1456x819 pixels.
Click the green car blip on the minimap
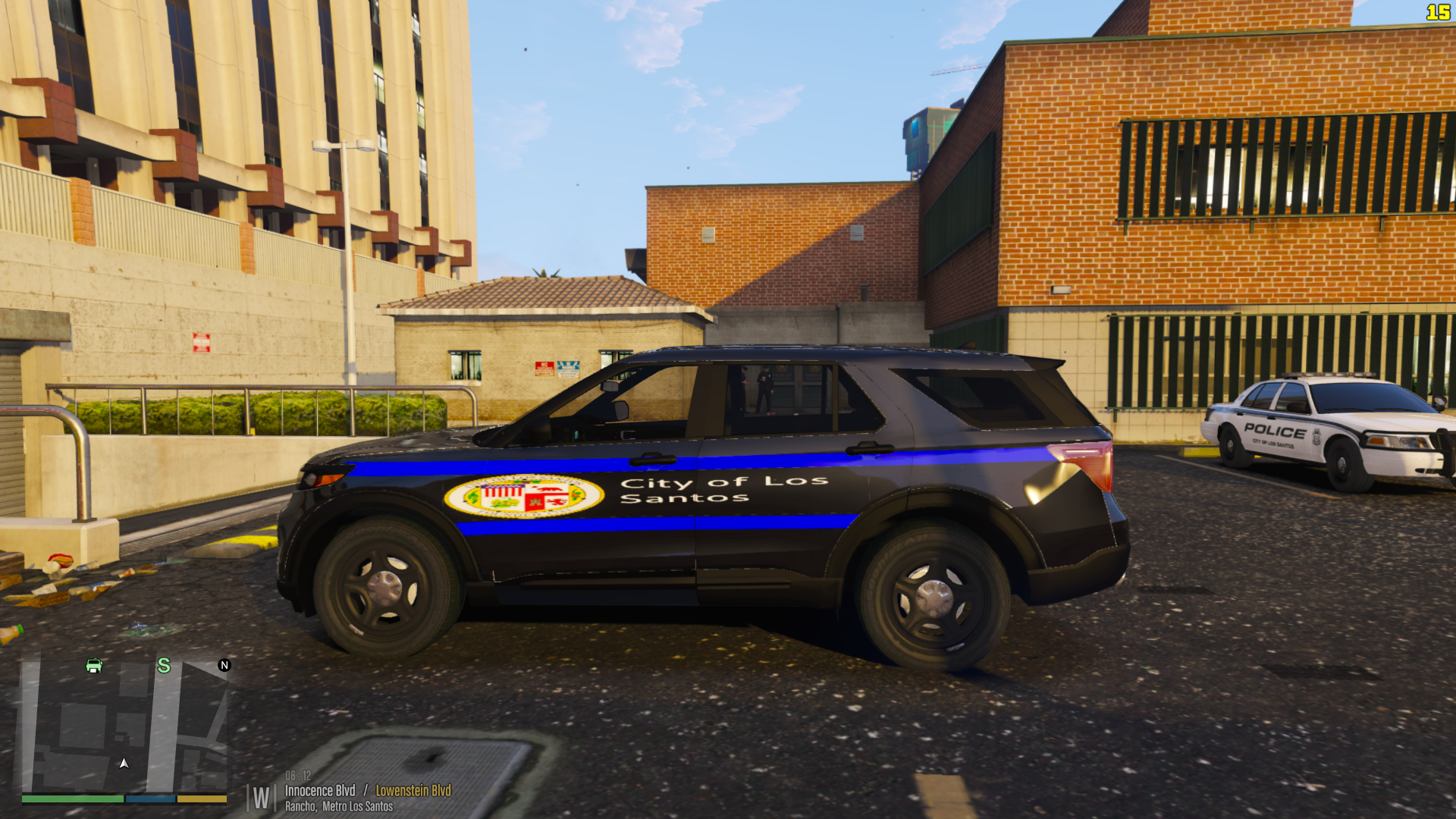pyautogui.click(x=94, y=666)
